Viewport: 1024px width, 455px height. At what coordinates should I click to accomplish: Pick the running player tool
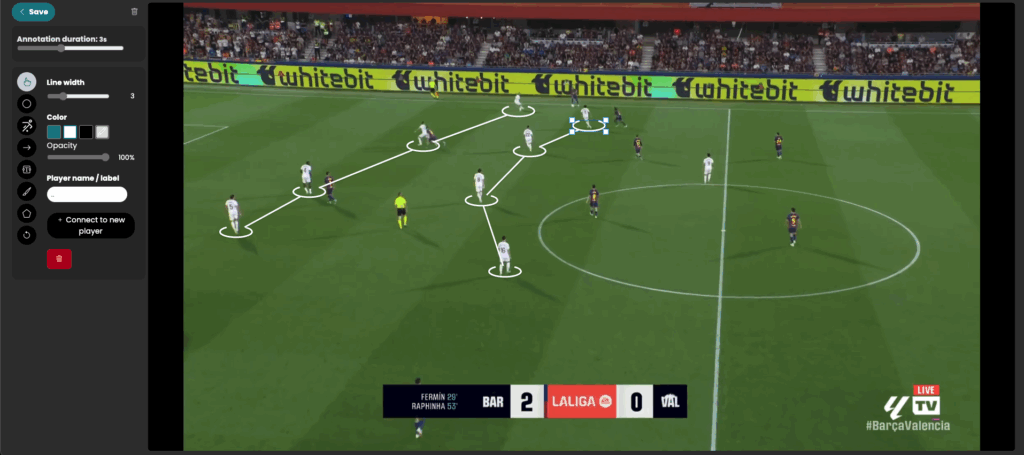pos(27,125)
